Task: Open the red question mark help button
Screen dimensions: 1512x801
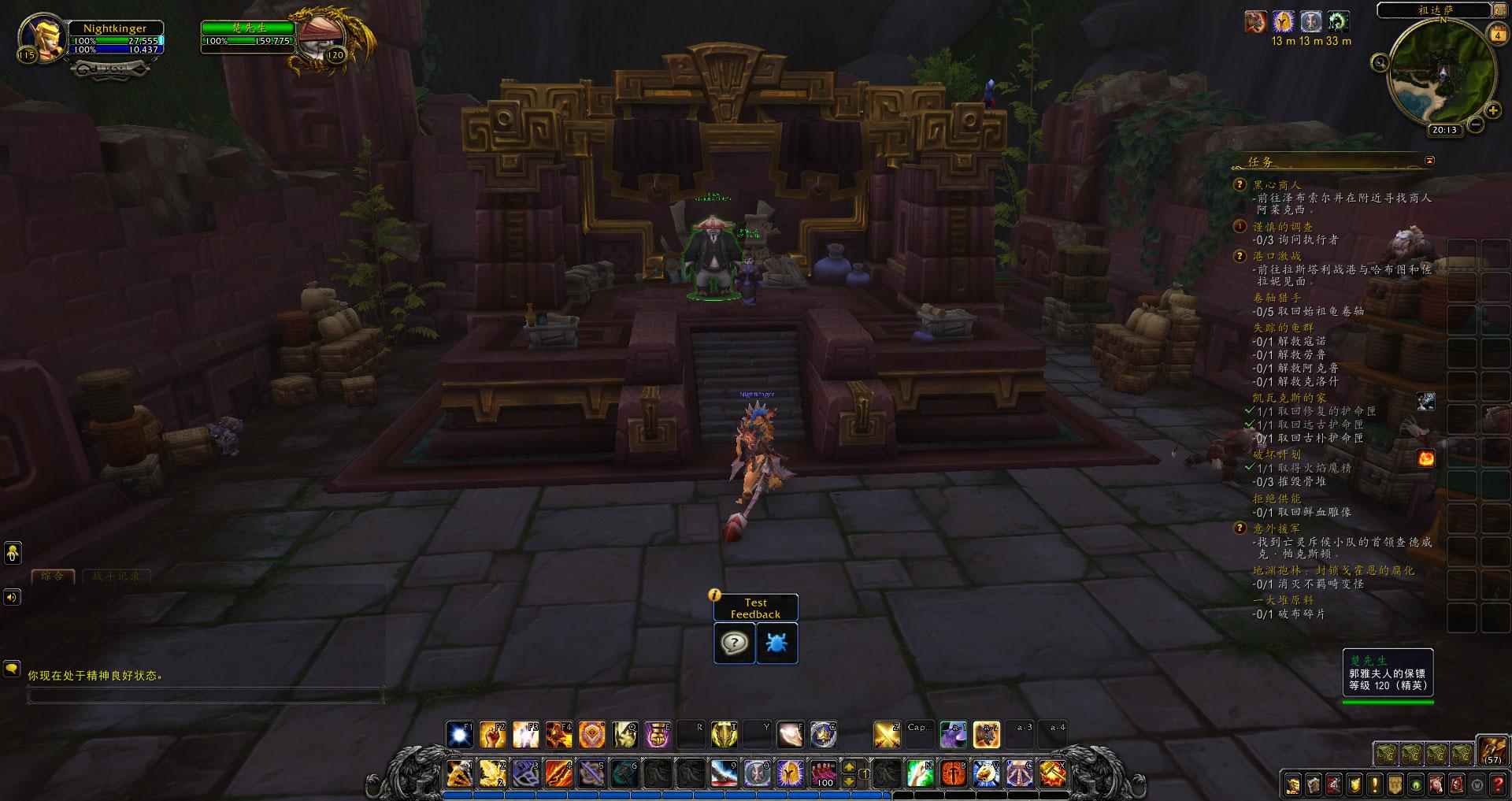Action: (x=1497, y=784)
